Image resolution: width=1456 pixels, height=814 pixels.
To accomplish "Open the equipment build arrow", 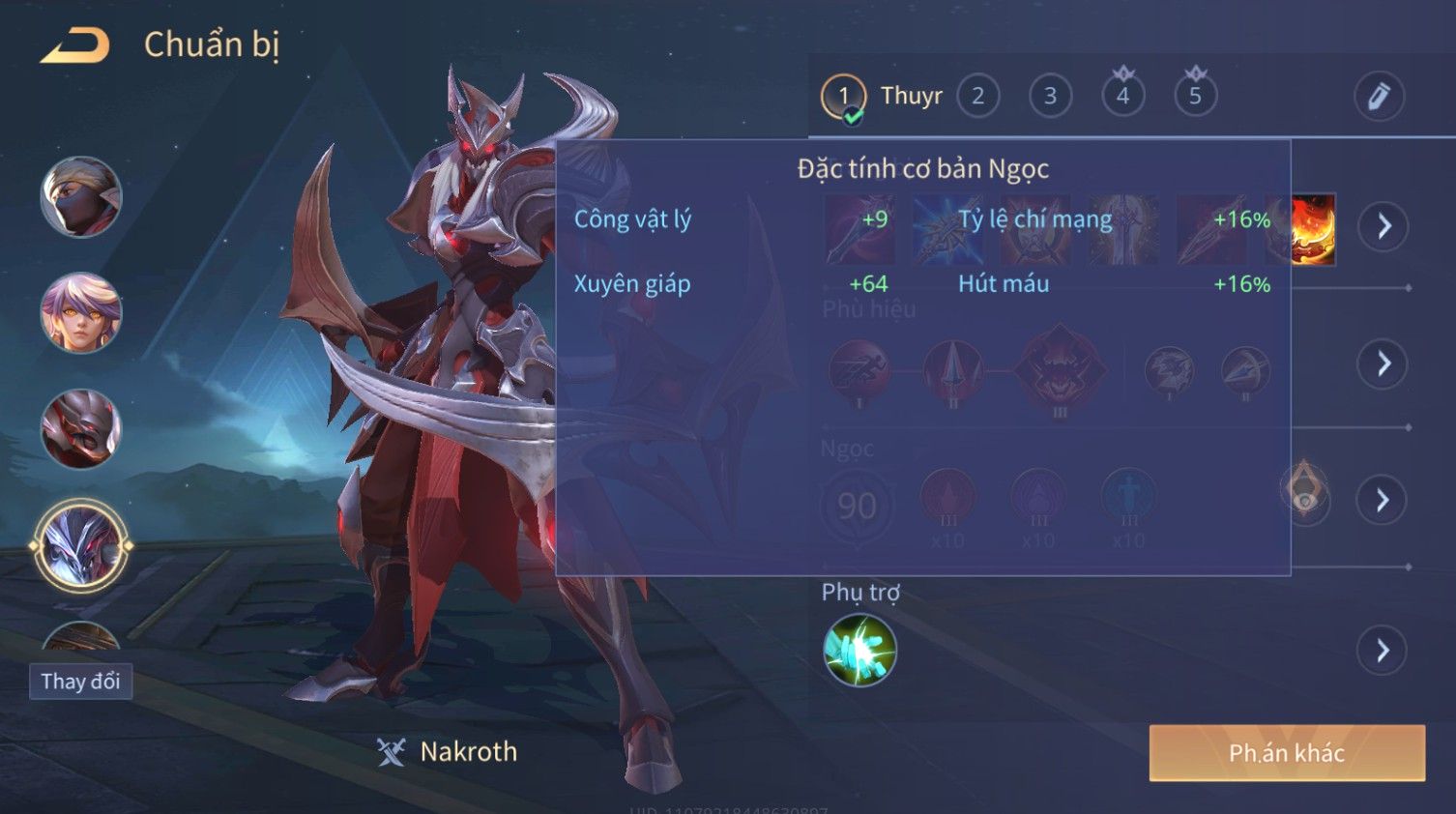I will pyautogui.click(x=1383, y=227).
